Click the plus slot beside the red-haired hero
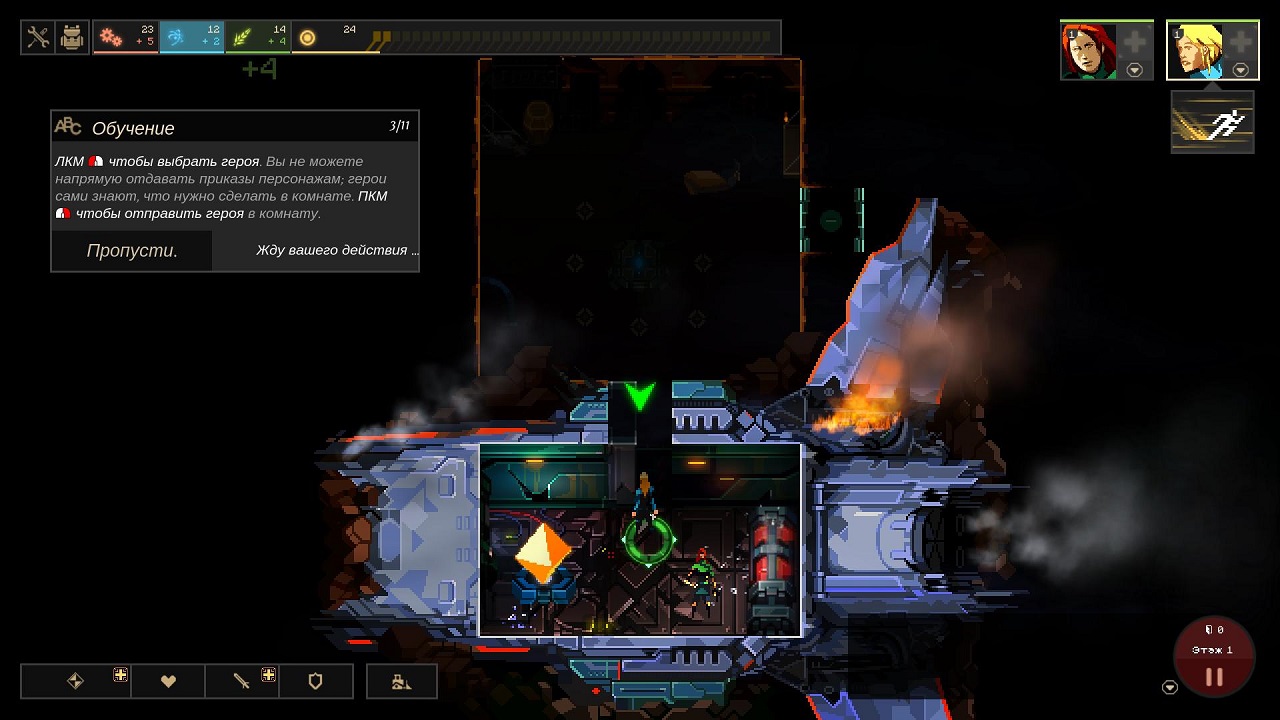The height and width of the screenshot is (720, 1280). coord(1134,43)
